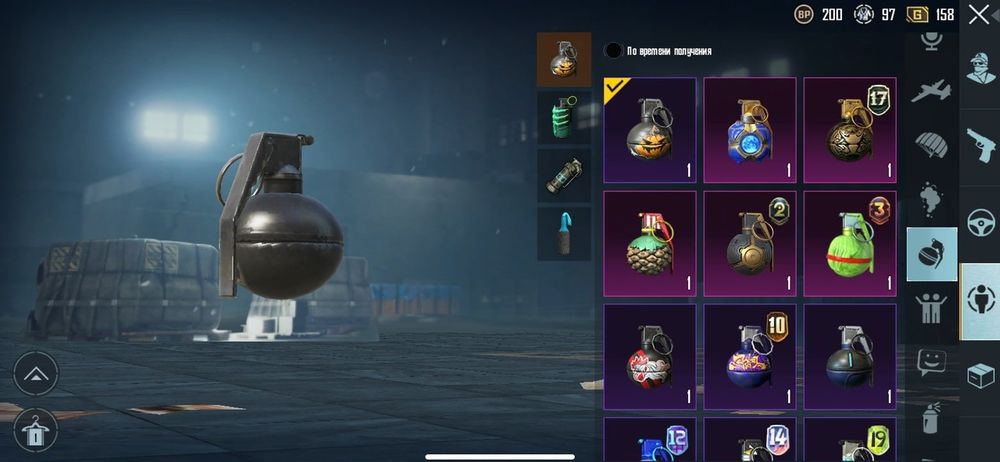The width and height of the screenshot is (1000, 462).
Task: Switch to the stun grenade type
Action: click(563, 176)
